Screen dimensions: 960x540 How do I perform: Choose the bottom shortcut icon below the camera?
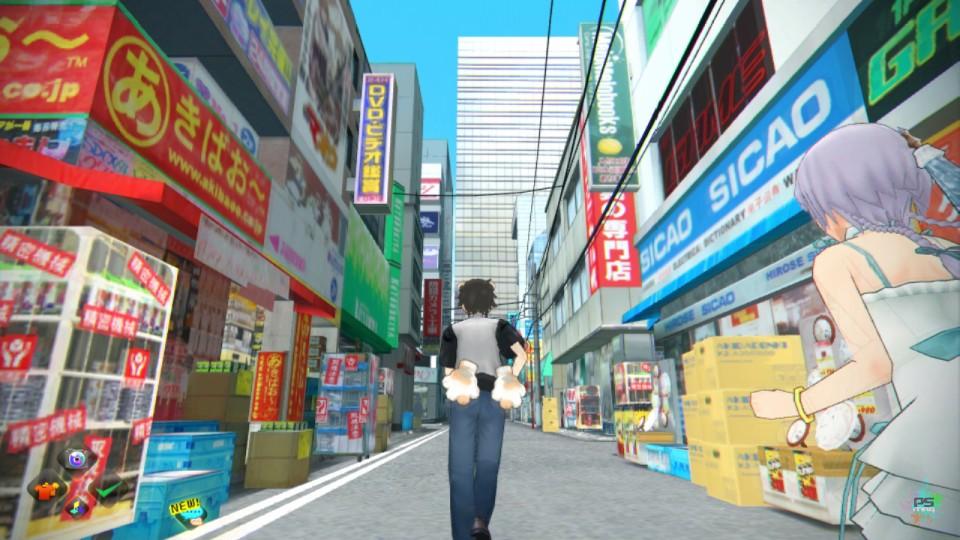tap(76, 509)
